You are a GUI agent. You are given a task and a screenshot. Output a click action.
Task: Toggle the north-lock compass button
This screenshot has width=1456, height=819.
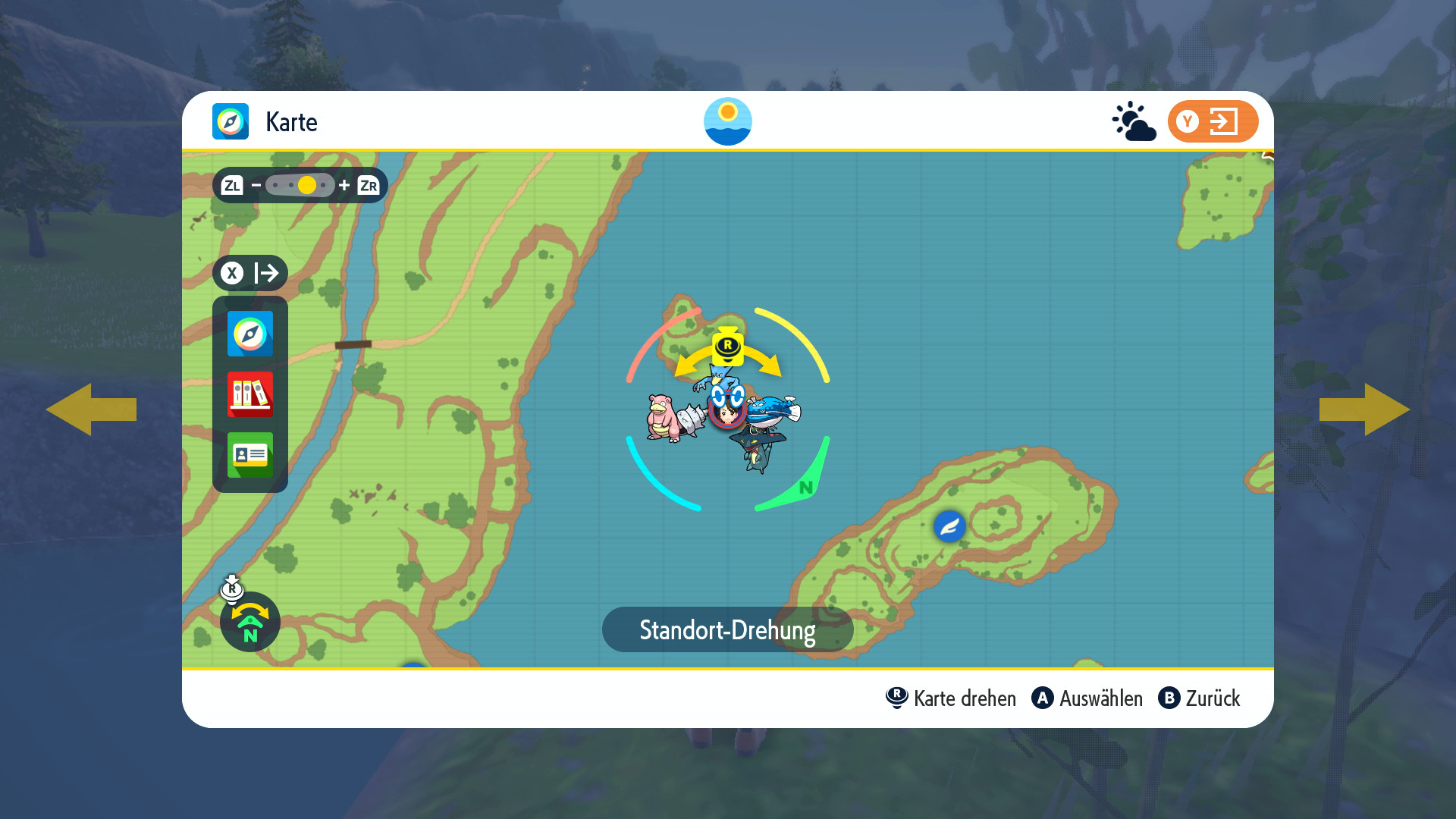click(x=250, y=622)
